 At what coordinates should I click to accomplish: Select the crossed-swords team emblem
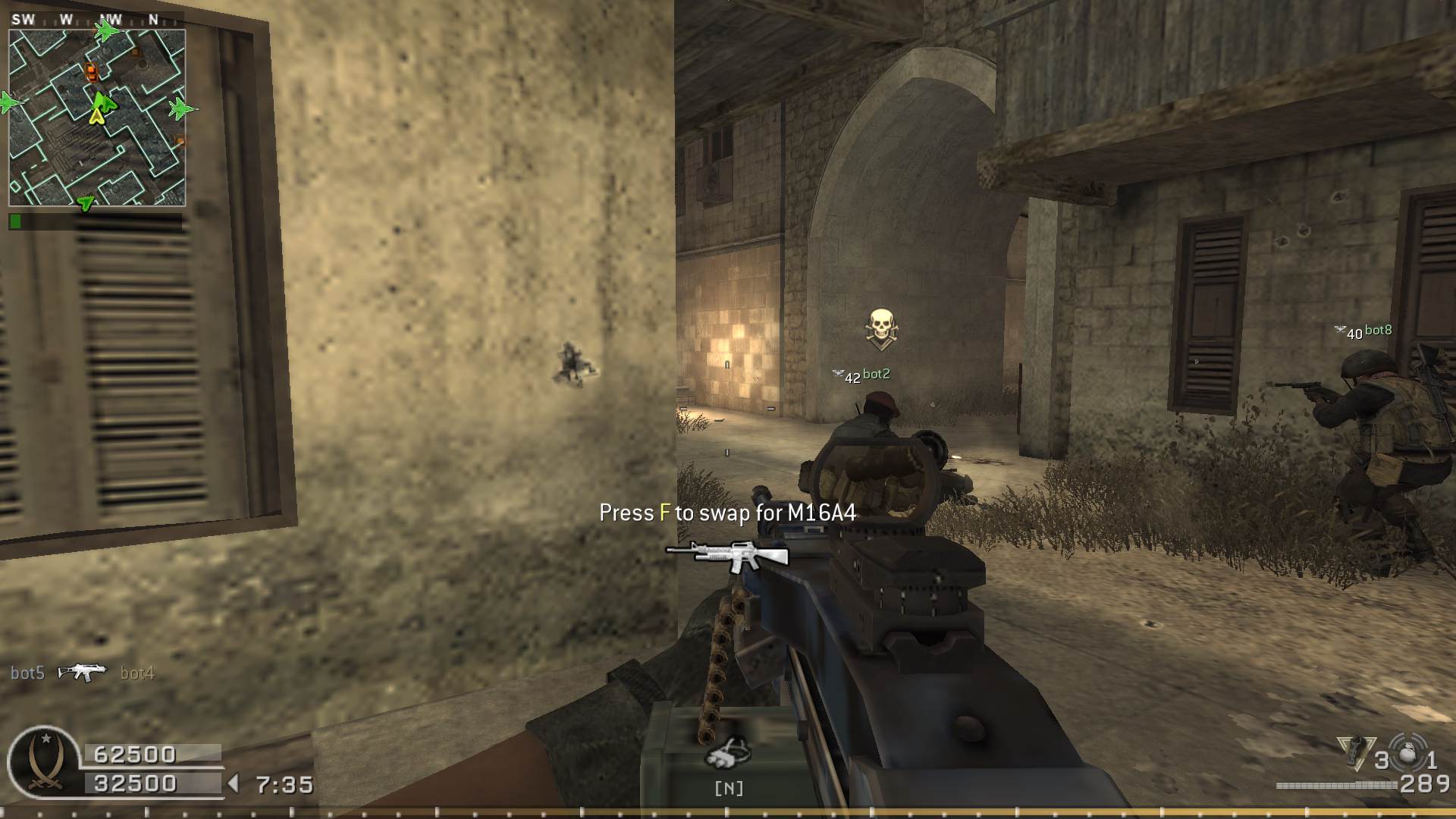(43, 762)
